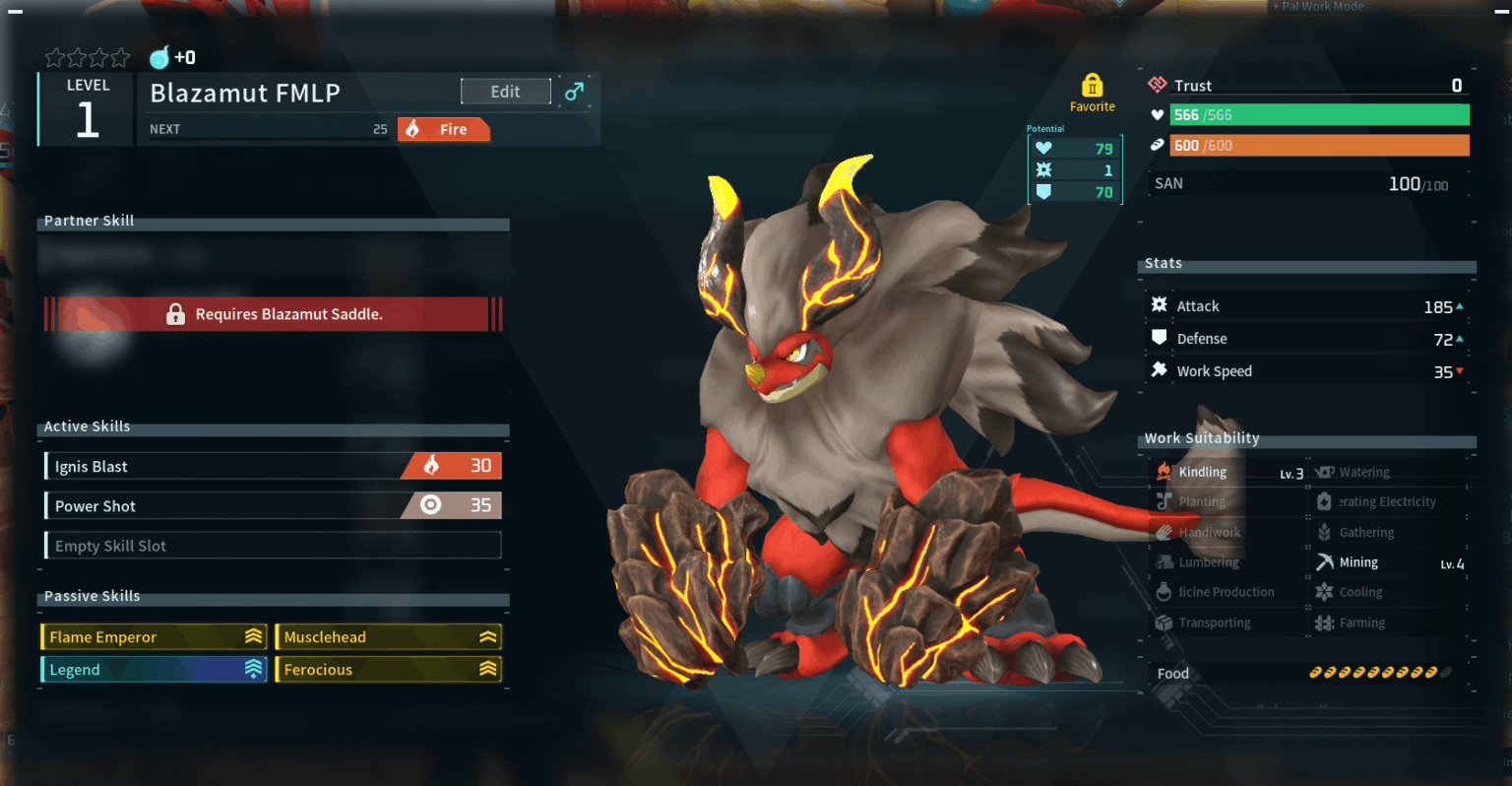Click the Trust heart icon

point(1156,85)
